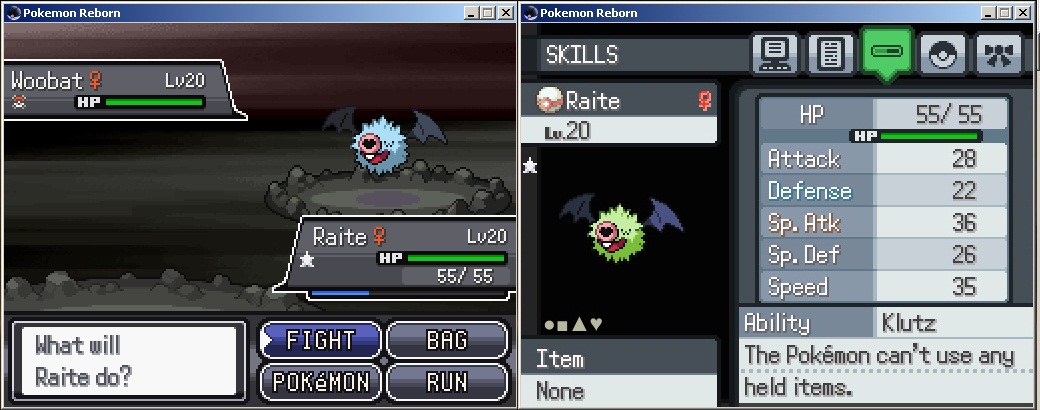Screen dimensions: 1040x410
Task: Close the battle window
Action: tap(506, 12)
